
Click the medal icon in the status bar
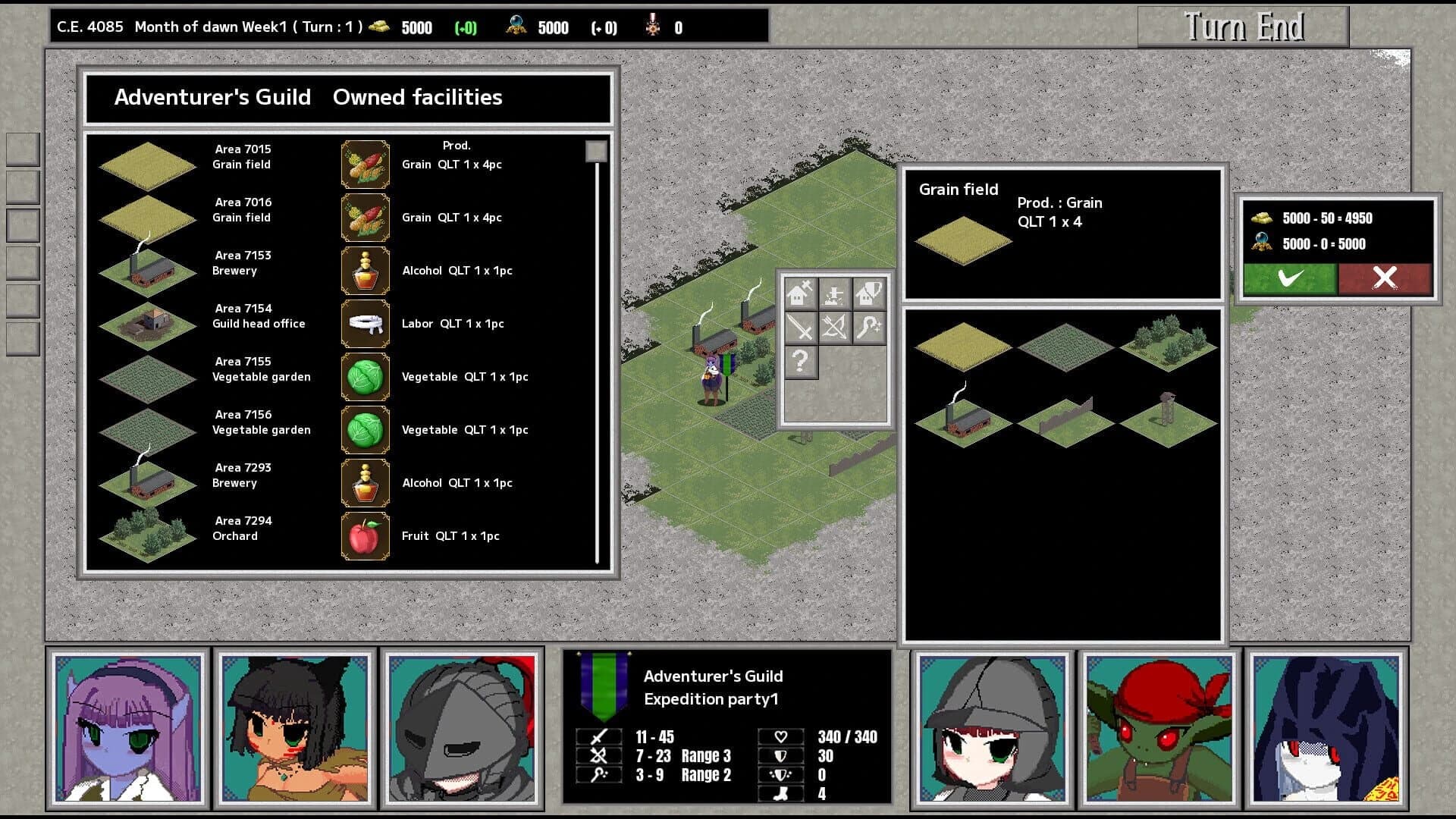click(651, 26)
